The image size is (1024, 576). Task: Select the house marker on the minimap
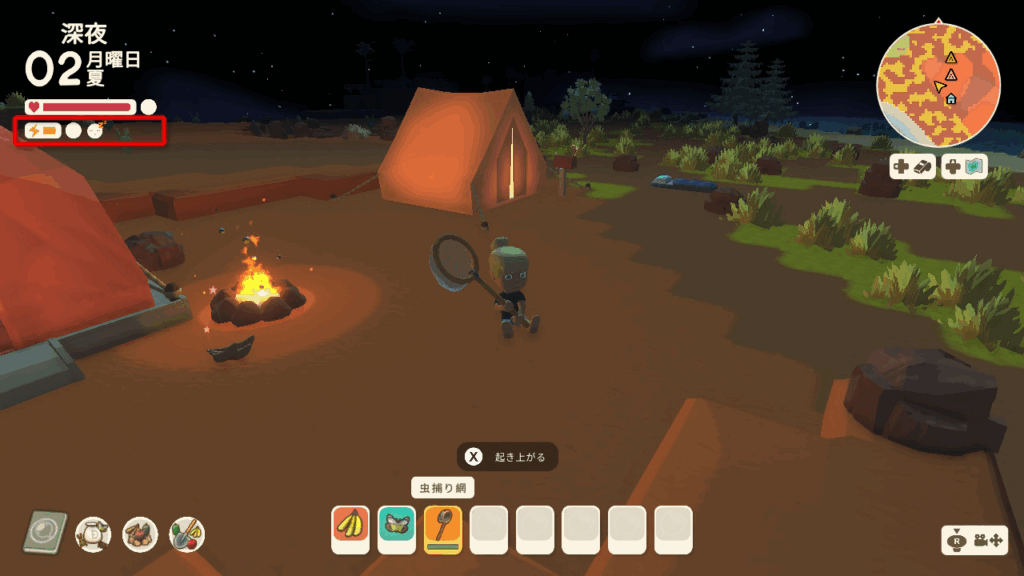[x=950, y=98]
